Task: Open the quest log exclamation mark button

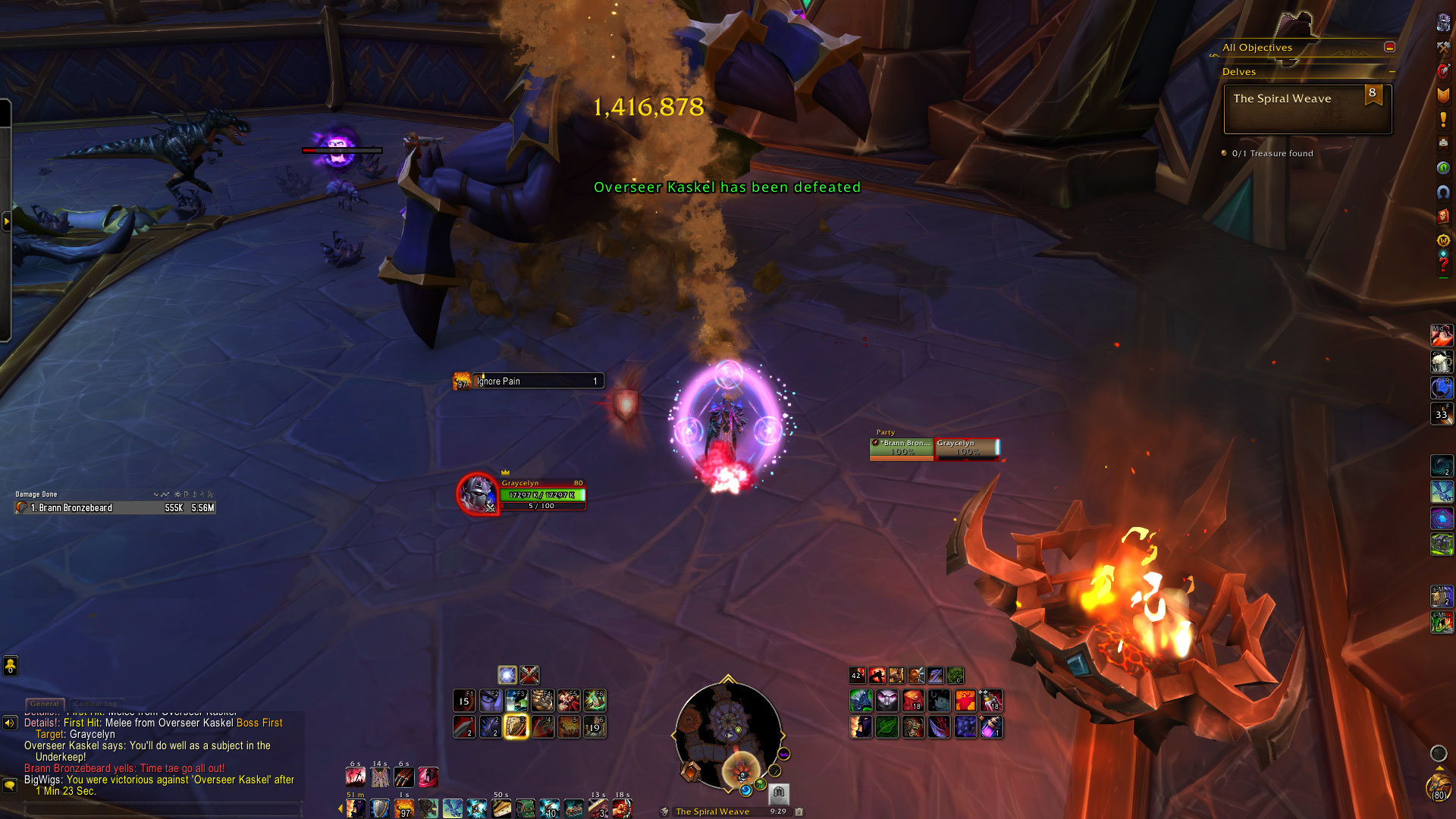Action: tap(1443, 120)
